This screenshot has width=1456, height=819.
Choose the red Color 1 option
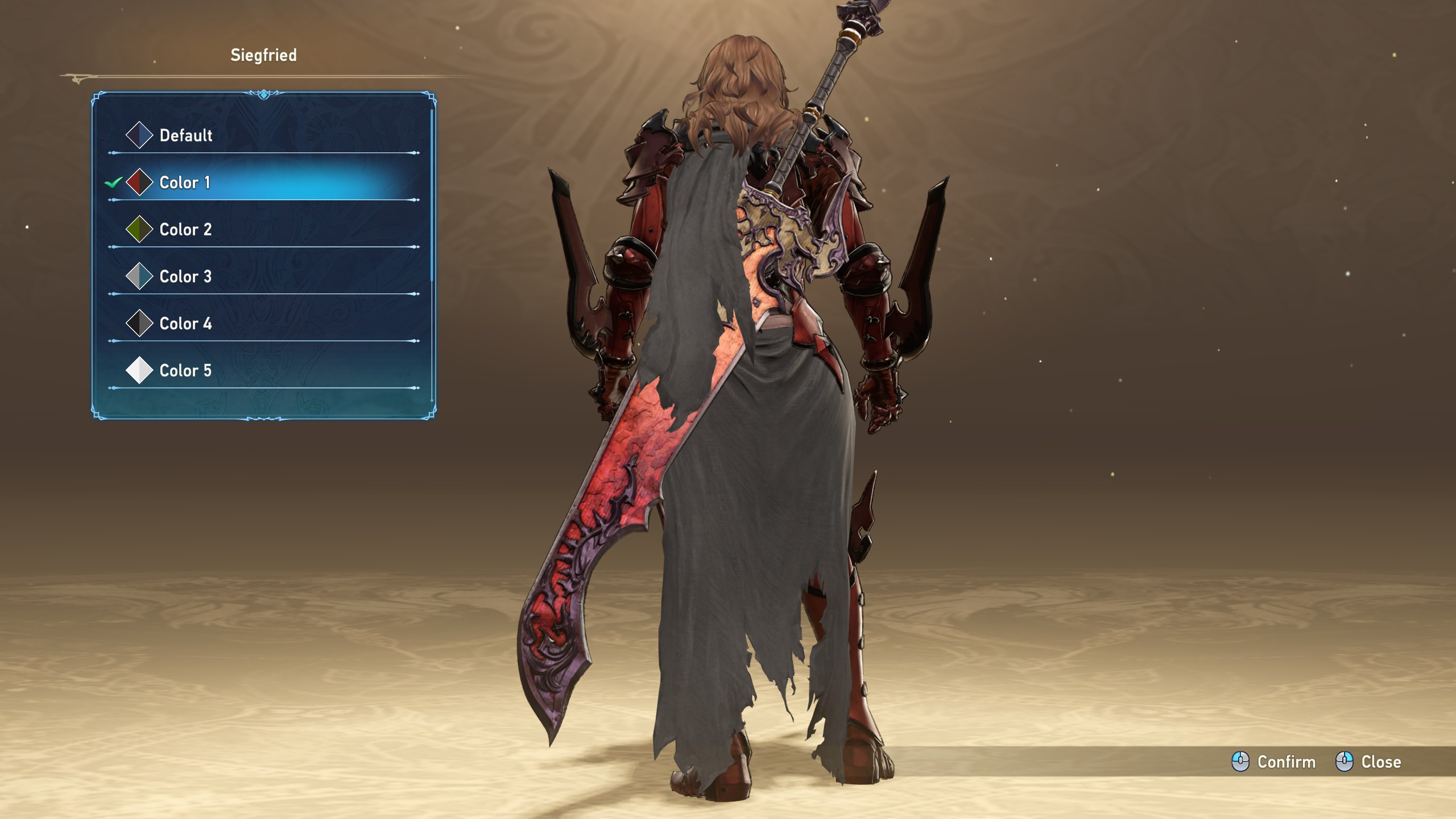[x=184, y=183]
